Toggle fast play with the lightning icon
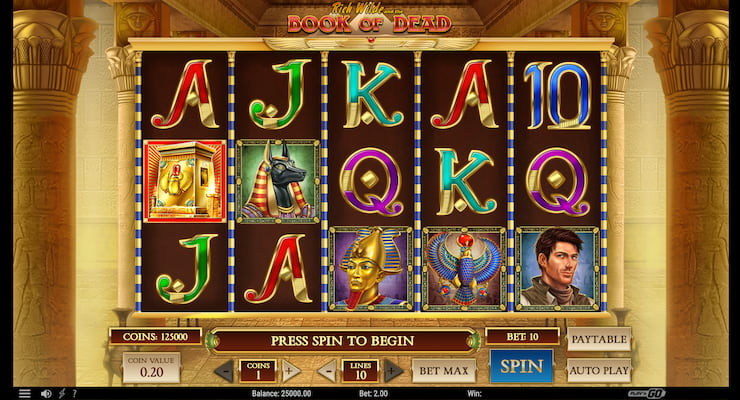This screenshot has width=740, height=400. [62, 393]
